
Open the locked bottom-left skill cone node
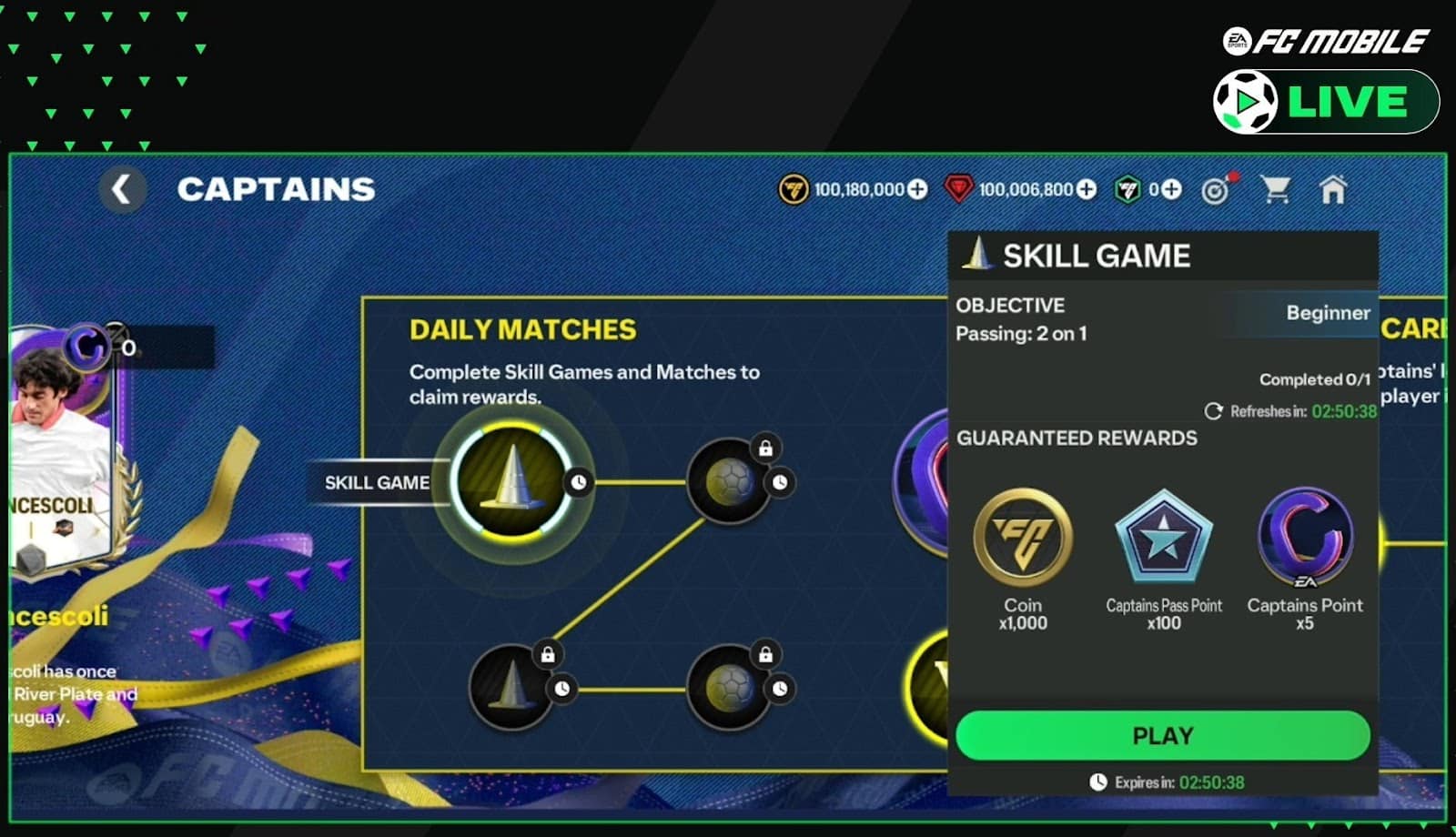[510, 687]
